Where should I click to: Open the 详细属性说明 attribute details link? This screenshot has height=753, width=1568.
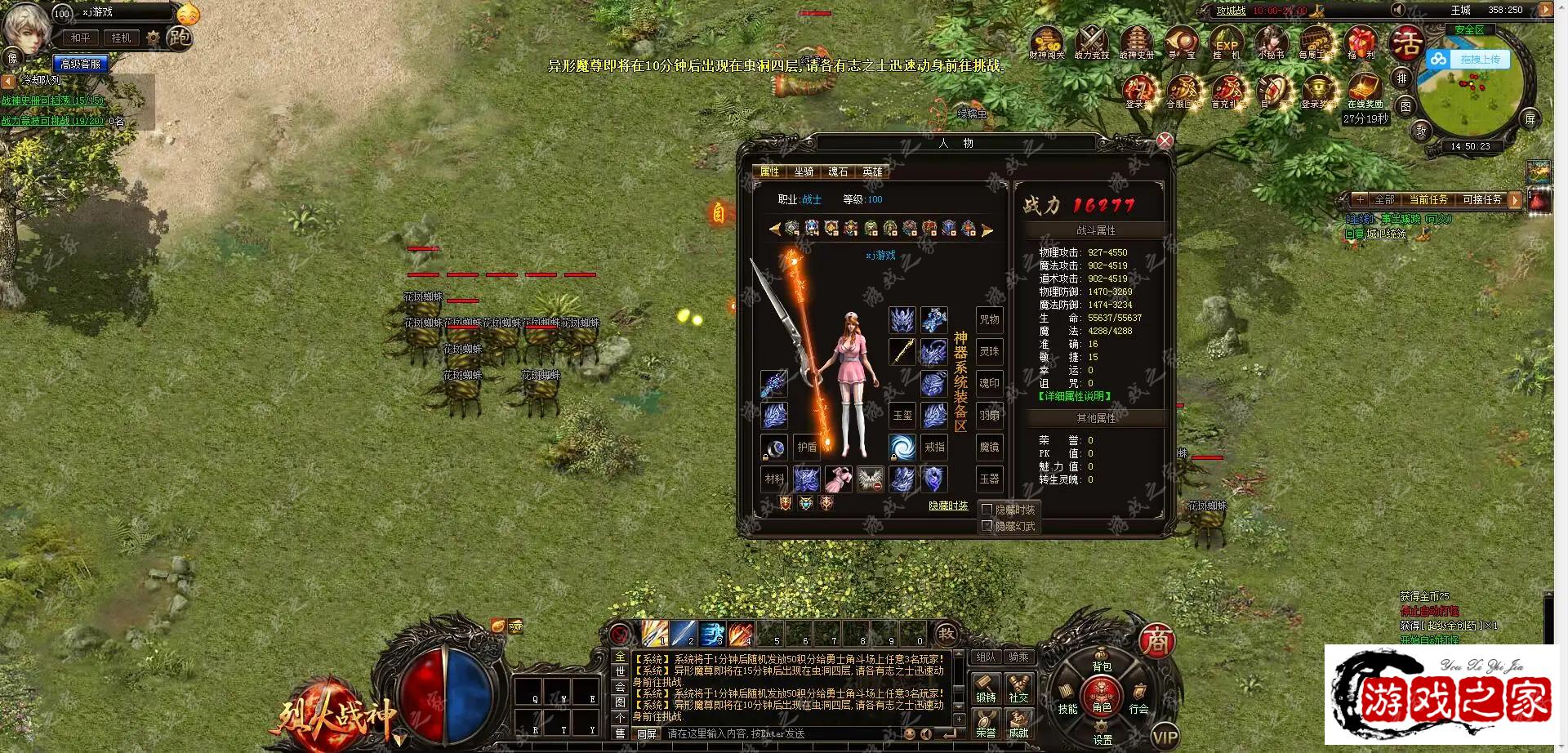[x=1075, y=397]
